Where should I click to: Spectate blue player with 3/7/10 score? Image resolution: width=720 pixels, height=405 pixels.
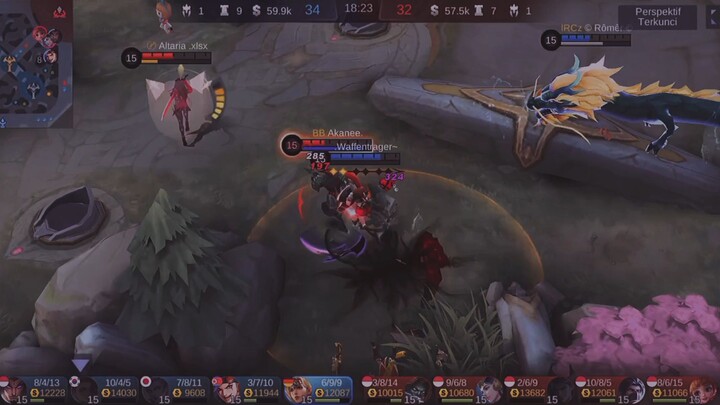248,389
